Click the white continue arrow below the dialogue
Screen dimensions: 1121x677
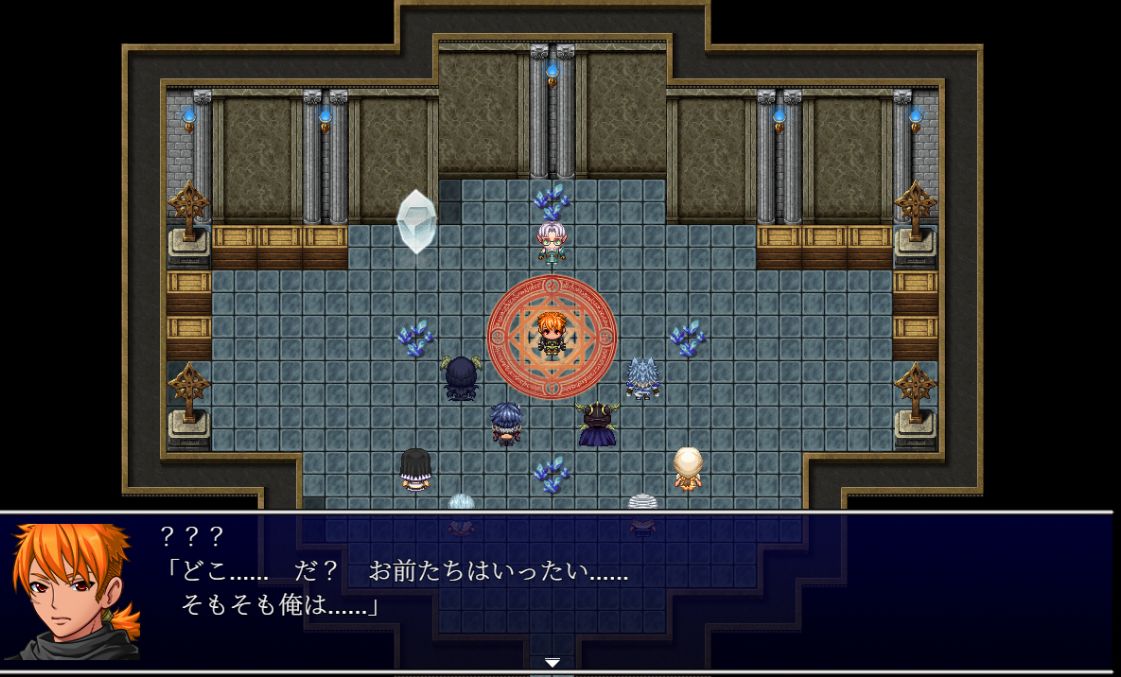tap(552, 662)
